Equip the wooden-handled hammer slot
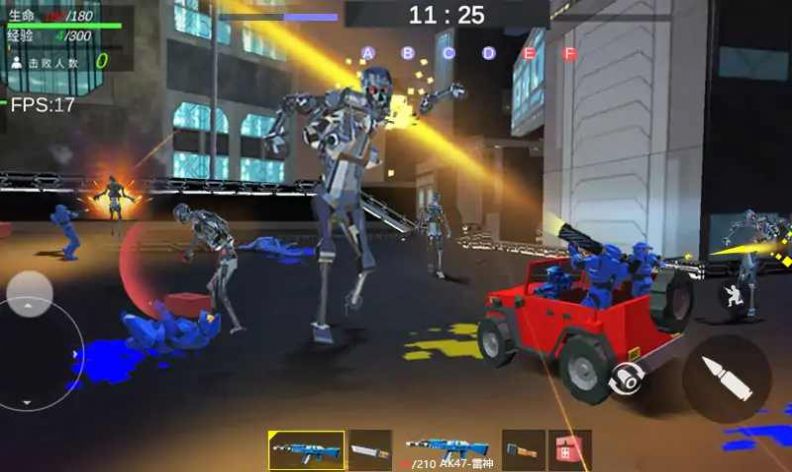 (x=523, y=450)
